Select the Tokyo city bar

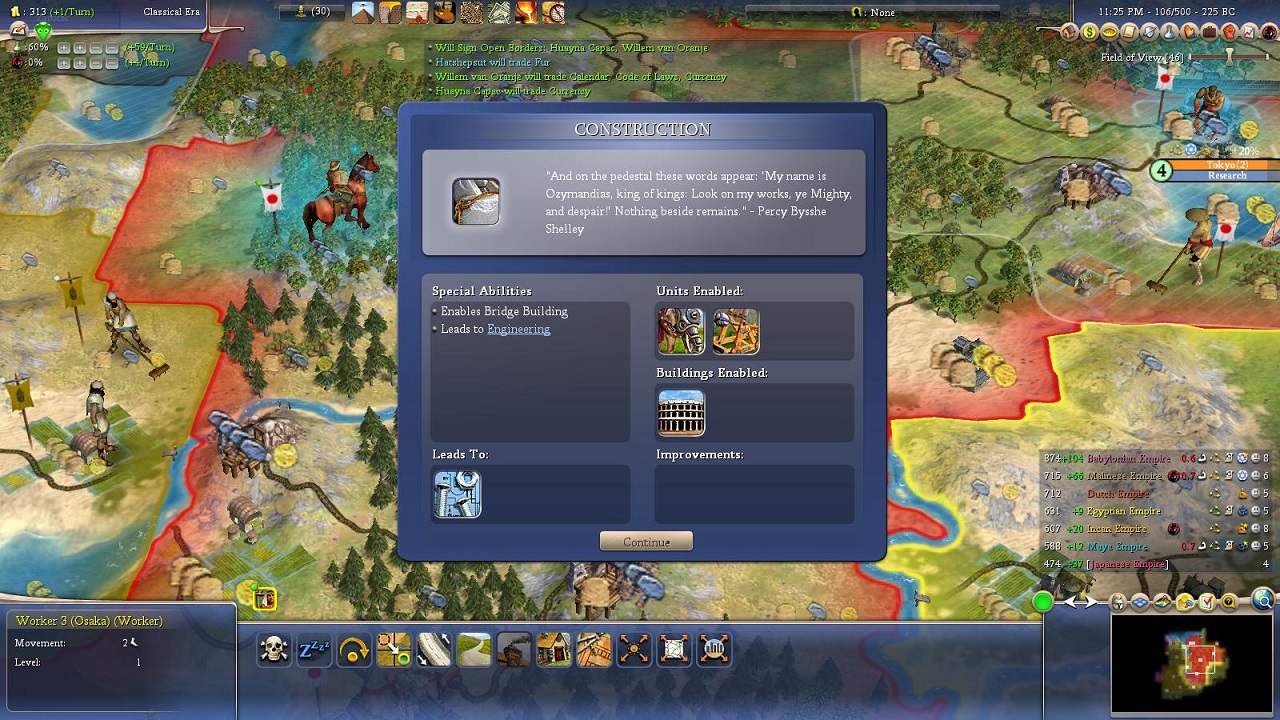coord(1226,165)
